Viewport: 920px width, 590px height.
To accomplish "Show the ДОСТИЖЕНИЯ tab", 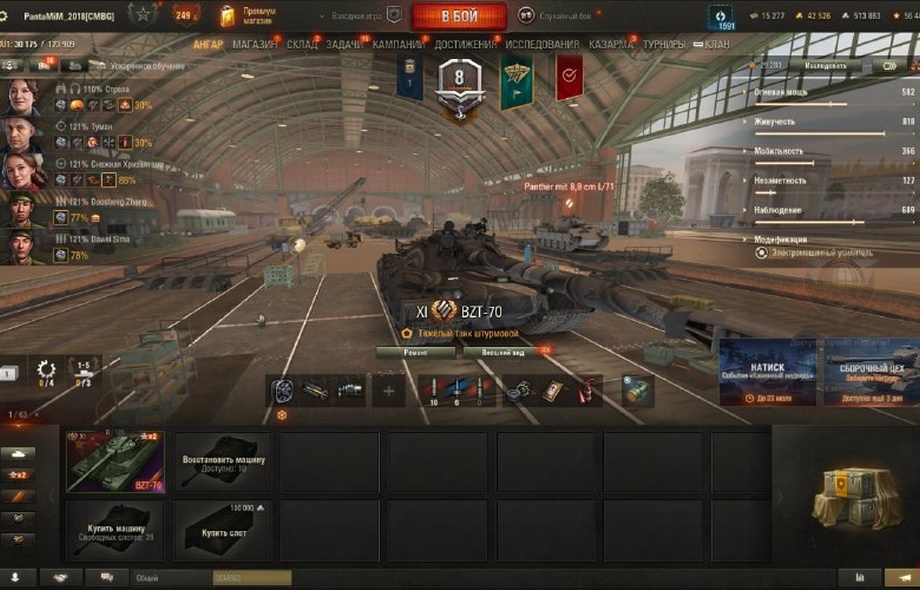I will [x=466, y=45].
